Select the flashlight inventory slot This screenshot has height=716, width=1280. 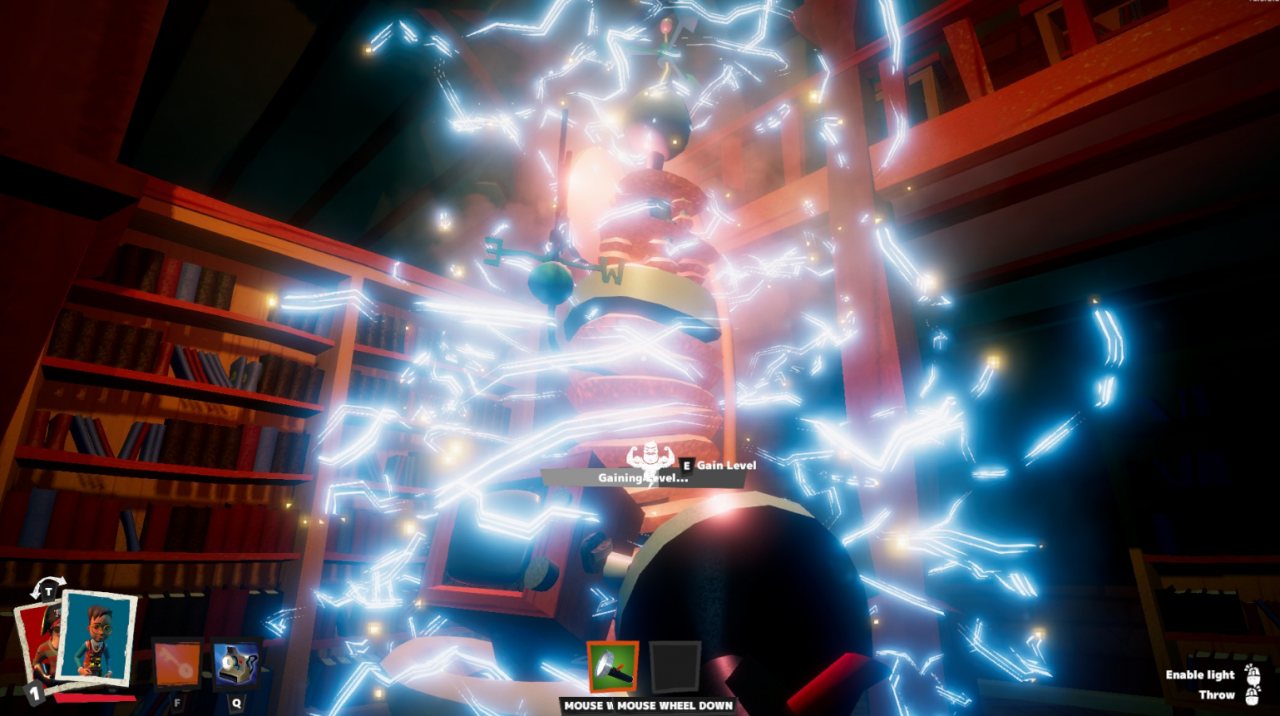[x=613, y=667]
